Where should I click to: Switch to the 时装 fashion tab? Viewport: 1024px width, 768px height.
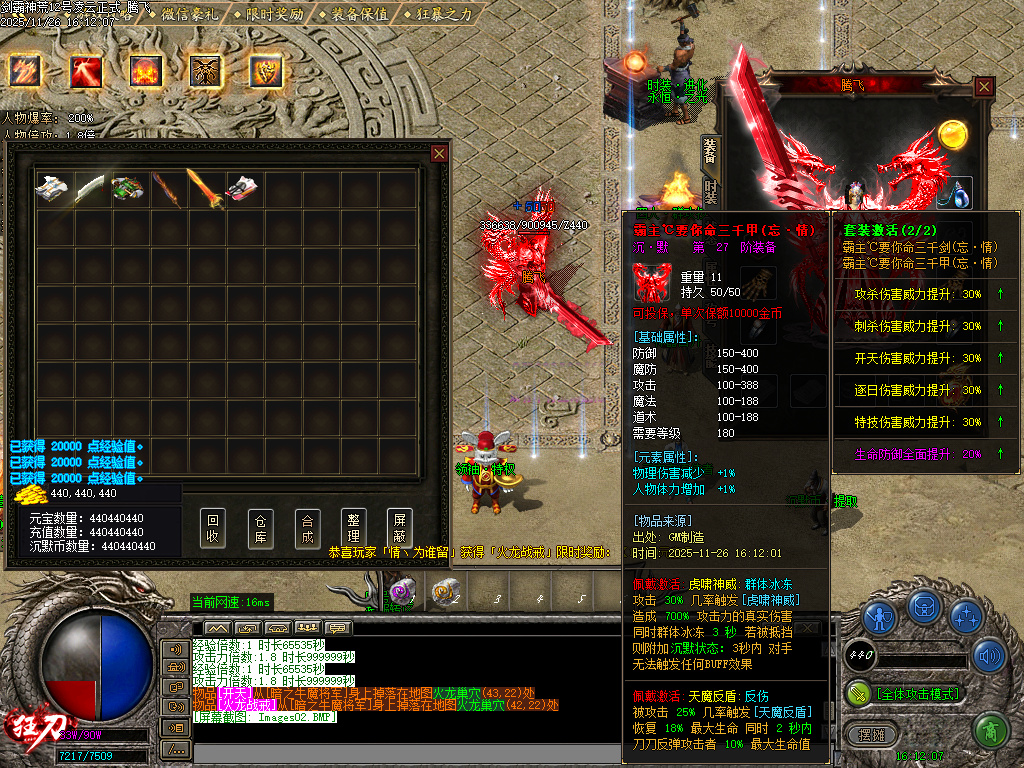coord(710,190)
